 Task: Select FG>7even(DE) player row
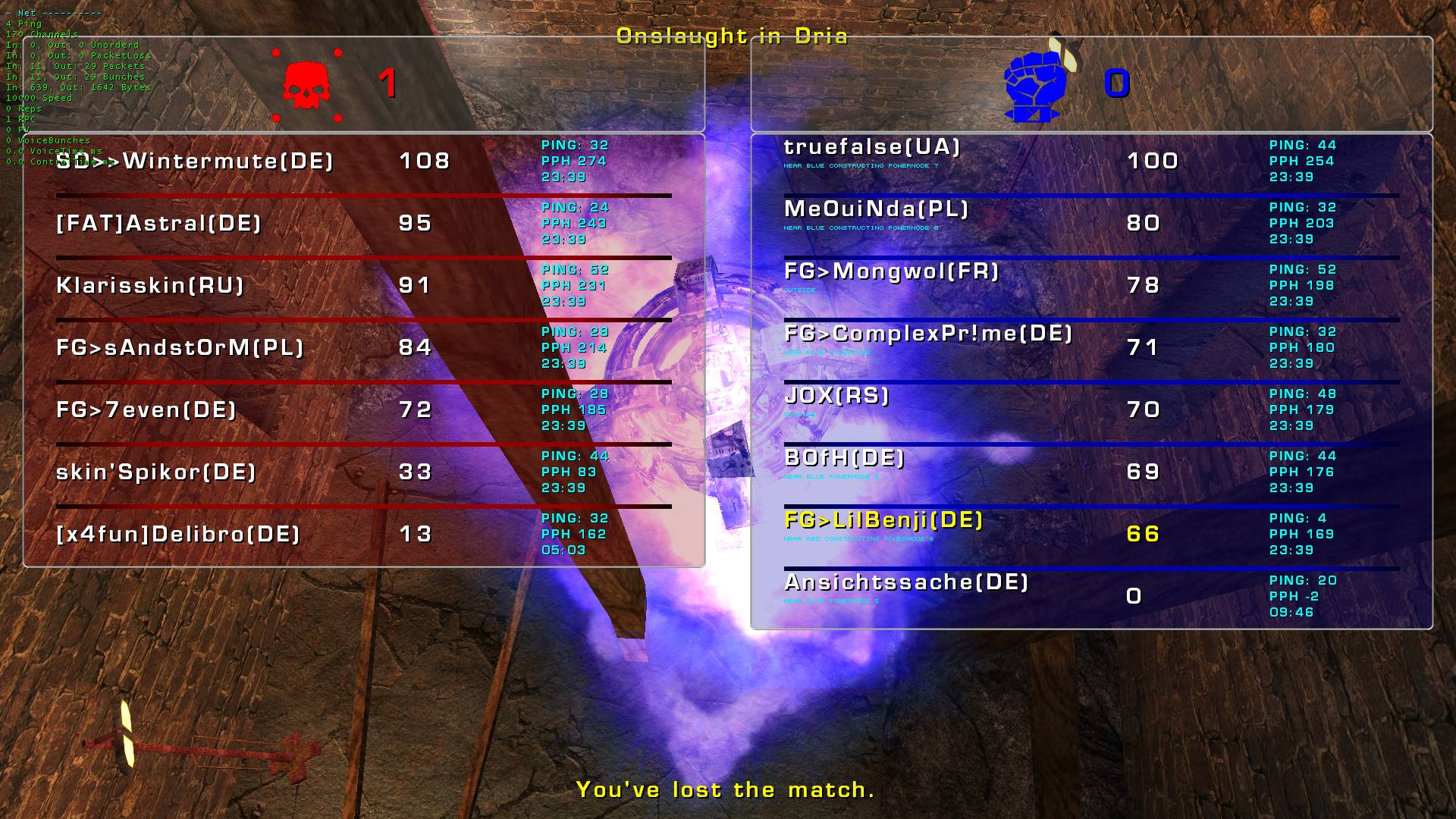coord(146,410)
